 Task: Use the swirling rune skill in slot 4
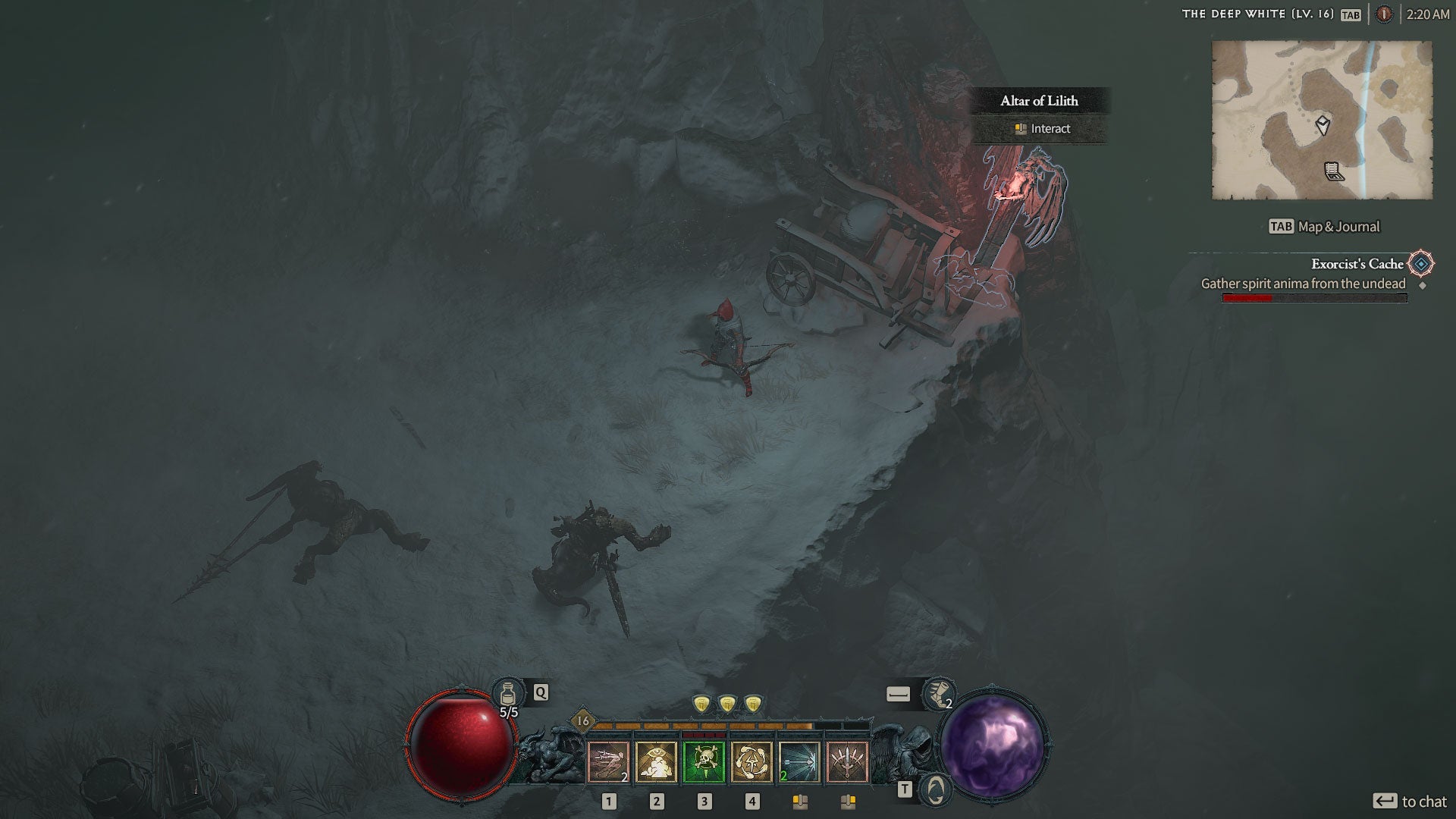752,761
